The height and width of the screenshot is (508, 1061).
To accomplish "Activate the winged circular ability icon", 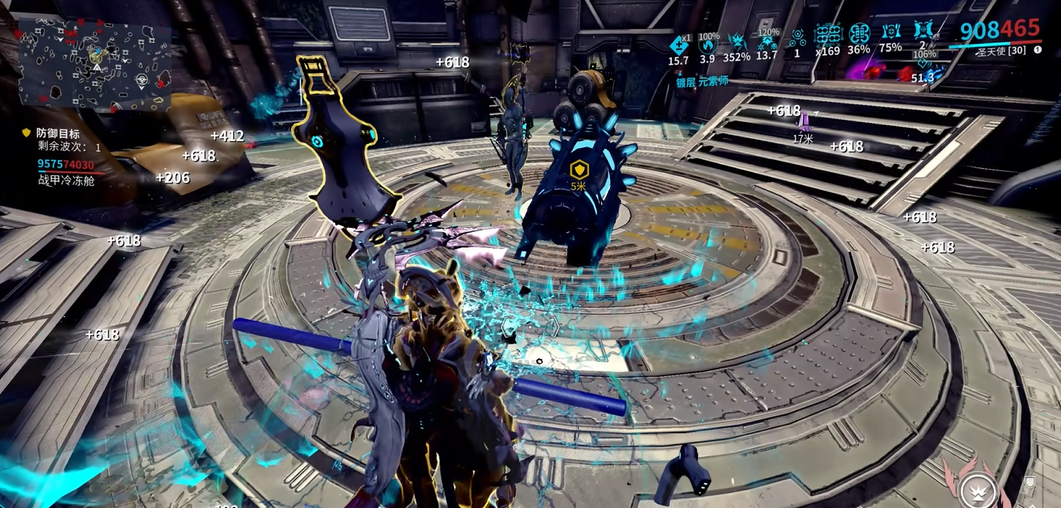I will [x=976, y=487].
